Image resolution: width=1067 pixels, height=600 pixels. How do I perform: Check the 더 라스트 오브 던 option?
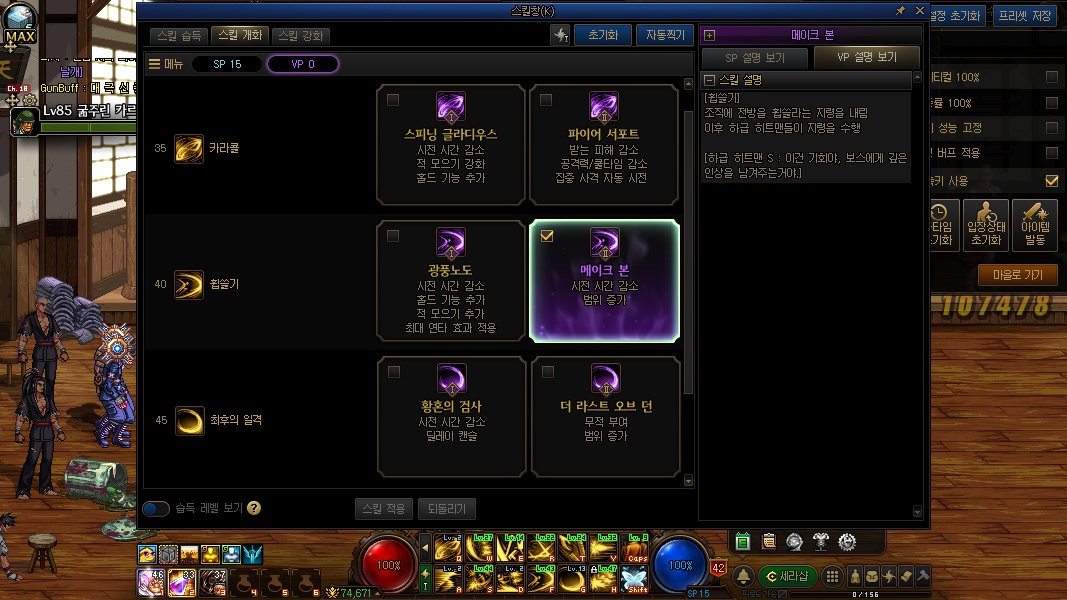(x=546, y=372)
